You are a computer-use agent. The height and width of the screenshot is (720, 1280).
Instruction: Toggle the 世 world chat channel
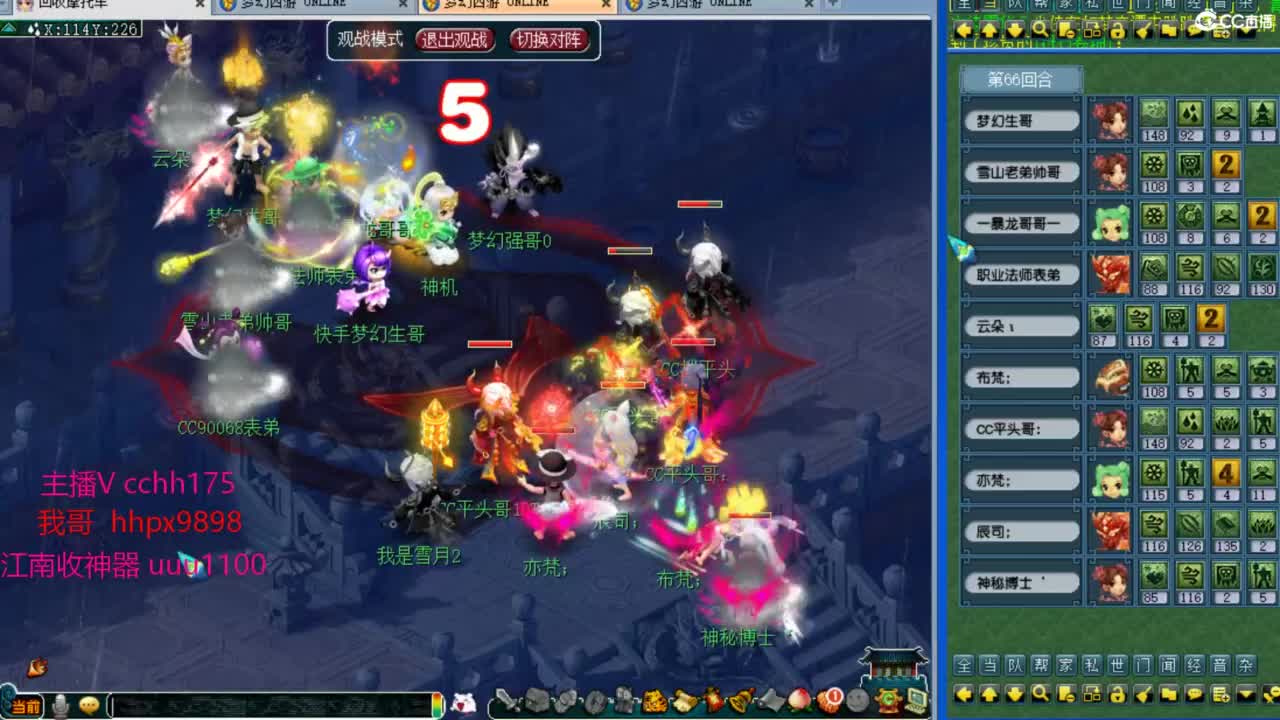(x=1118, y=665)
